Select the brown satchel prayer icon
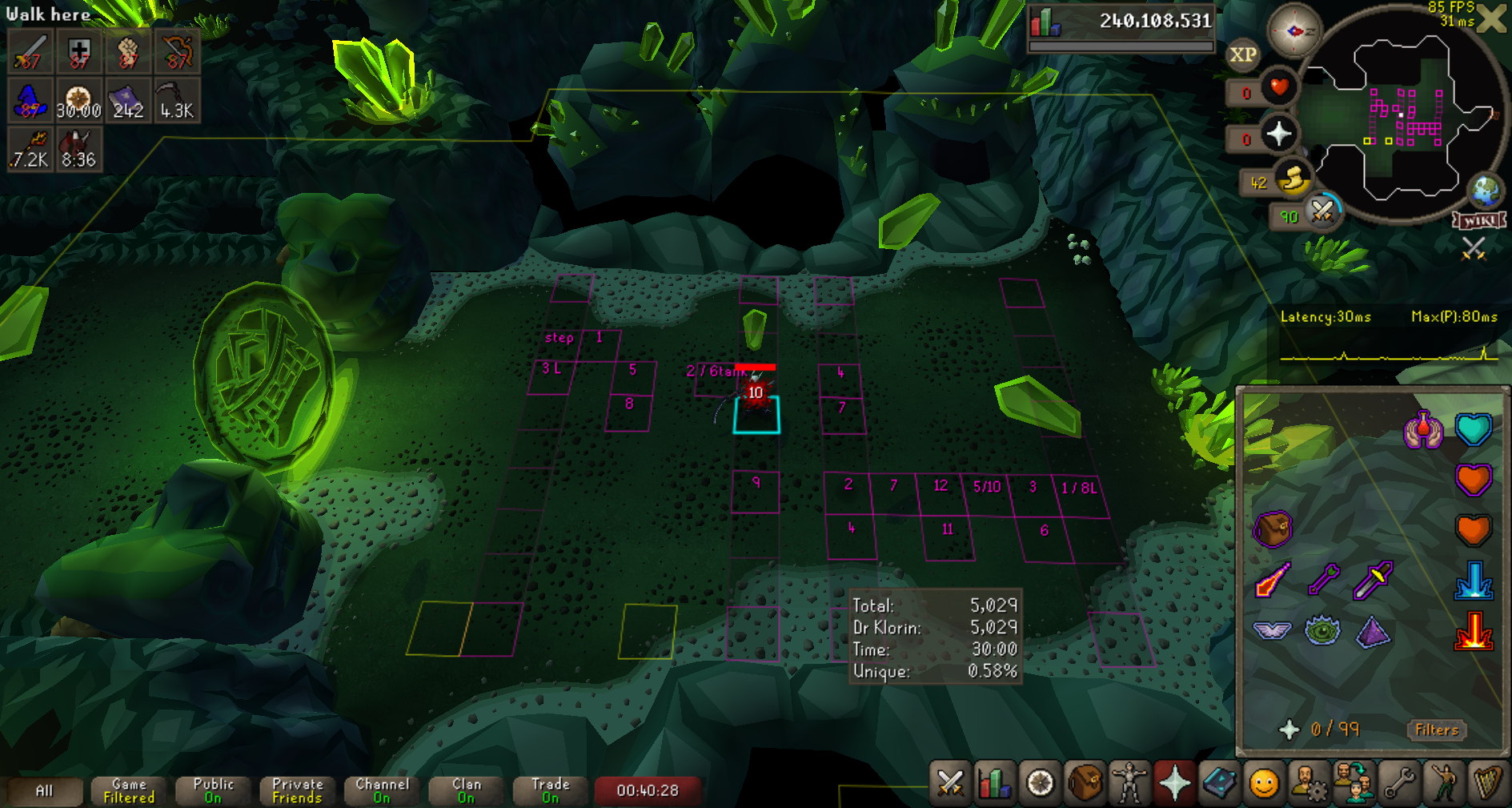1512x808 pixels. (1272, 529)
